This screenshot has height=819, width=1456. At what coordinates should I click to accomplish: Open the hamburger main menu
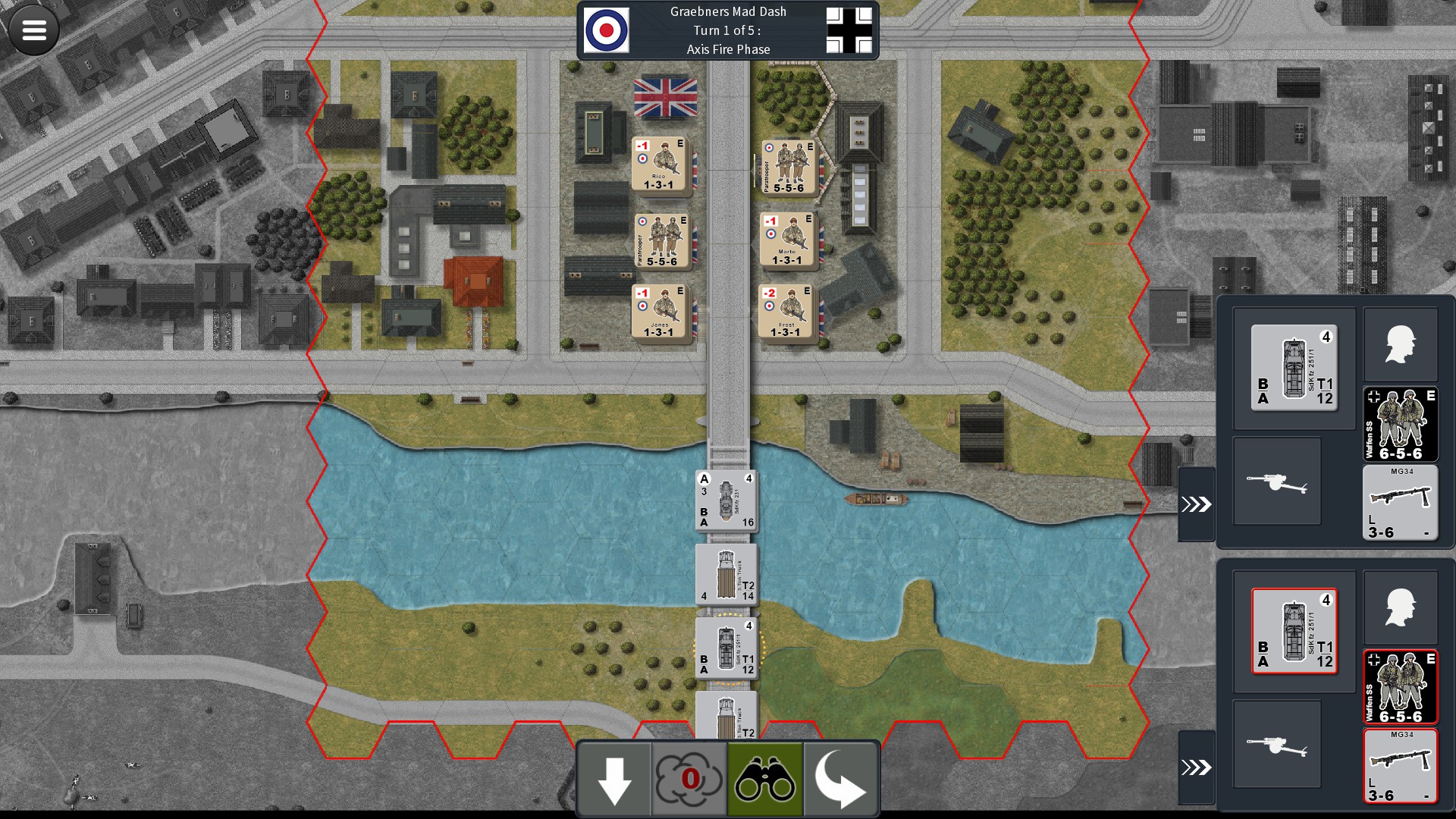[x=34, y=30]
